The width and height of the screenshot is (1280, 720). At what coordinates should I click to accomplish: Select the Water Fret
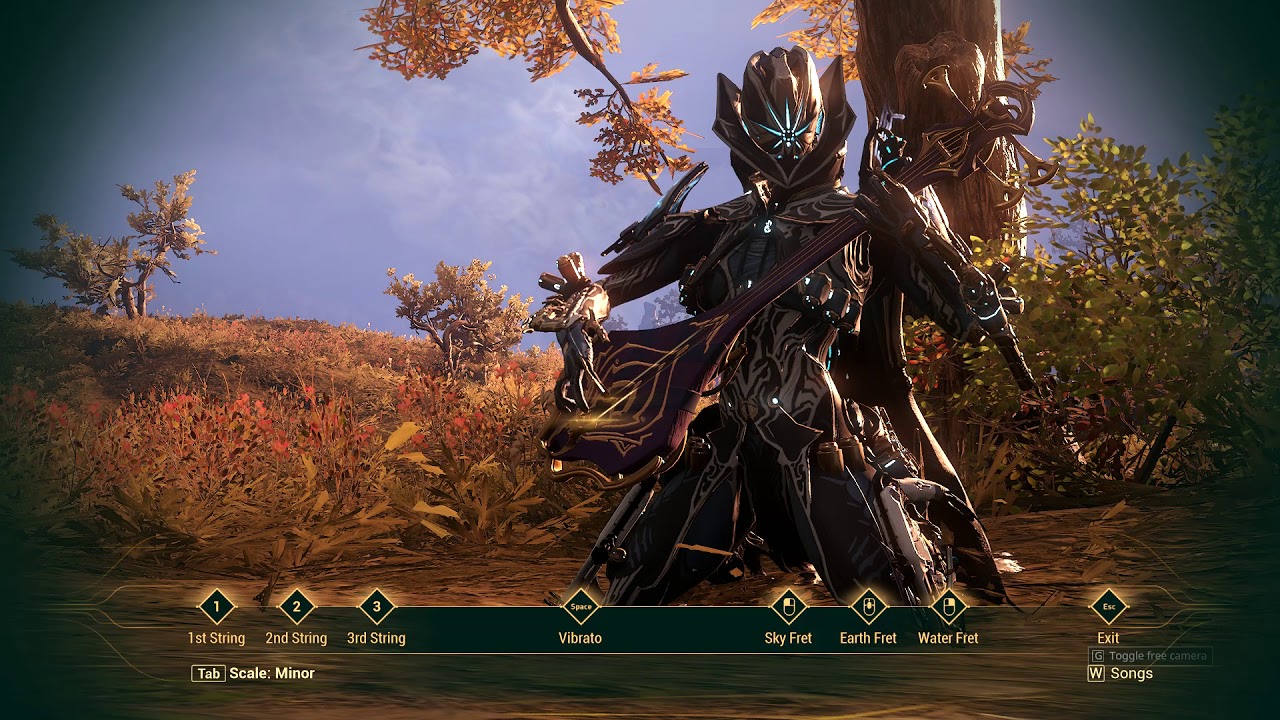click(948, 607)
